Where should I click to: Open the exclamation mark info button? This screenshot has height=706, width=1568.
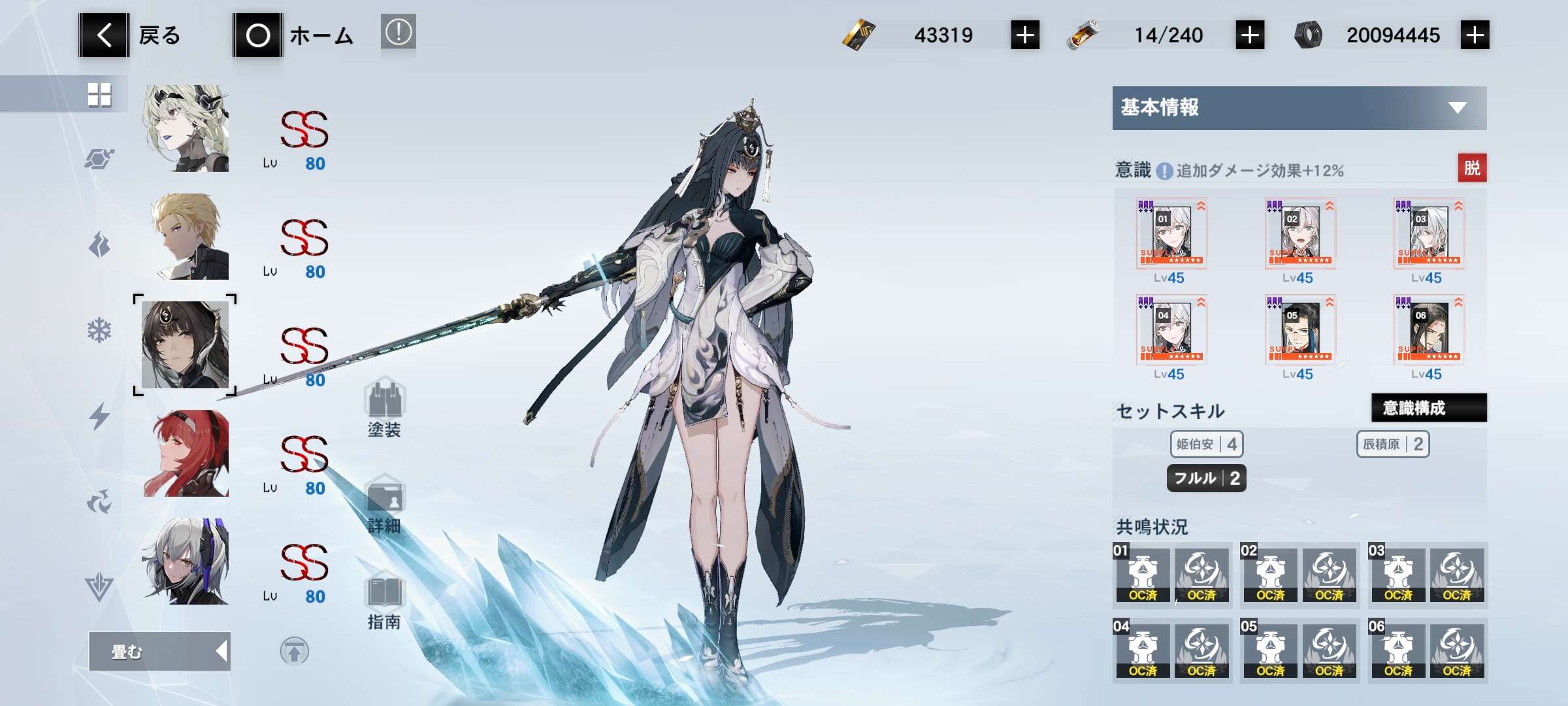tap(398, 32)
